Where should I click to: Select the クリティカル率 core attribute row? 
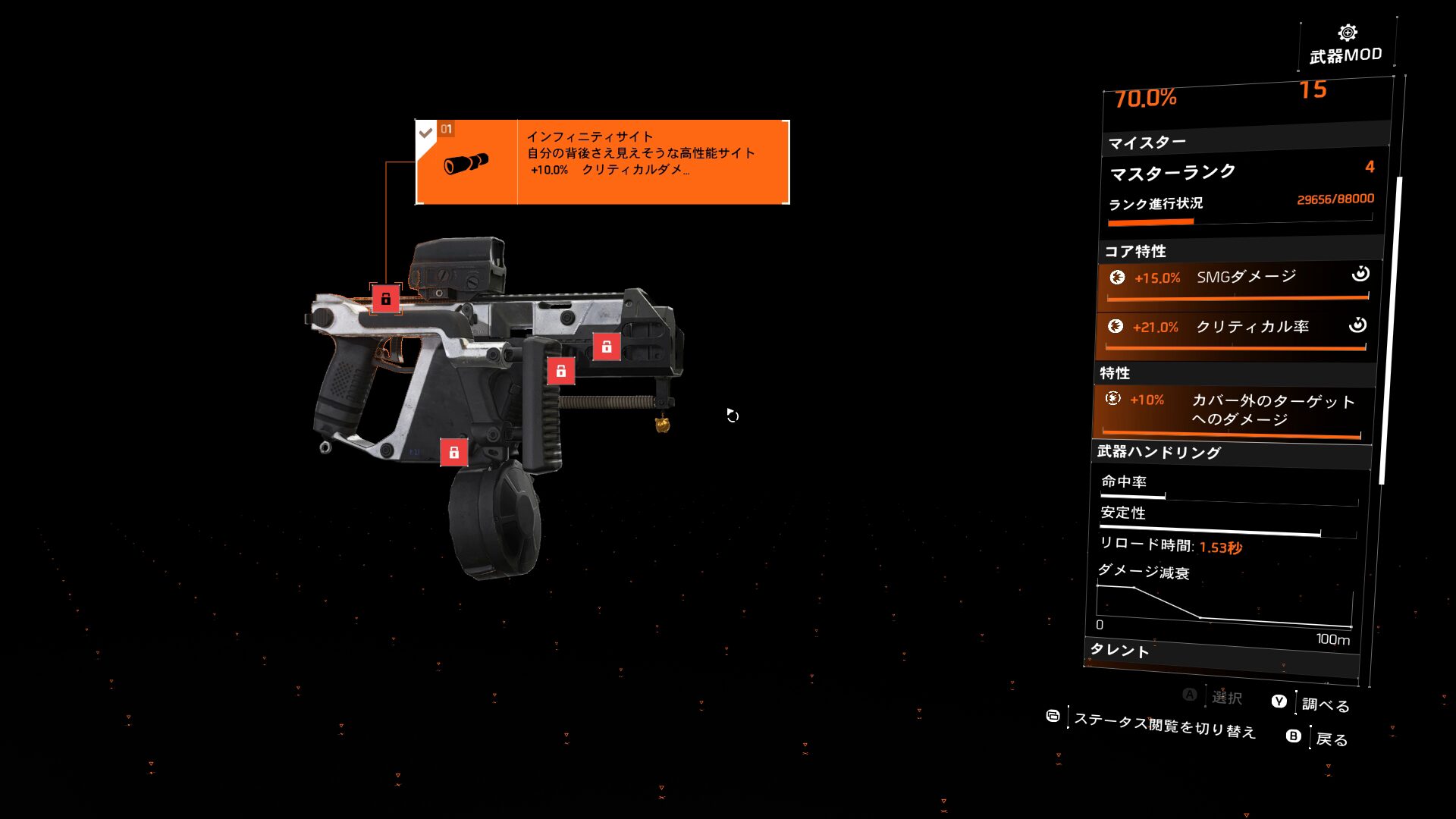1235,328
